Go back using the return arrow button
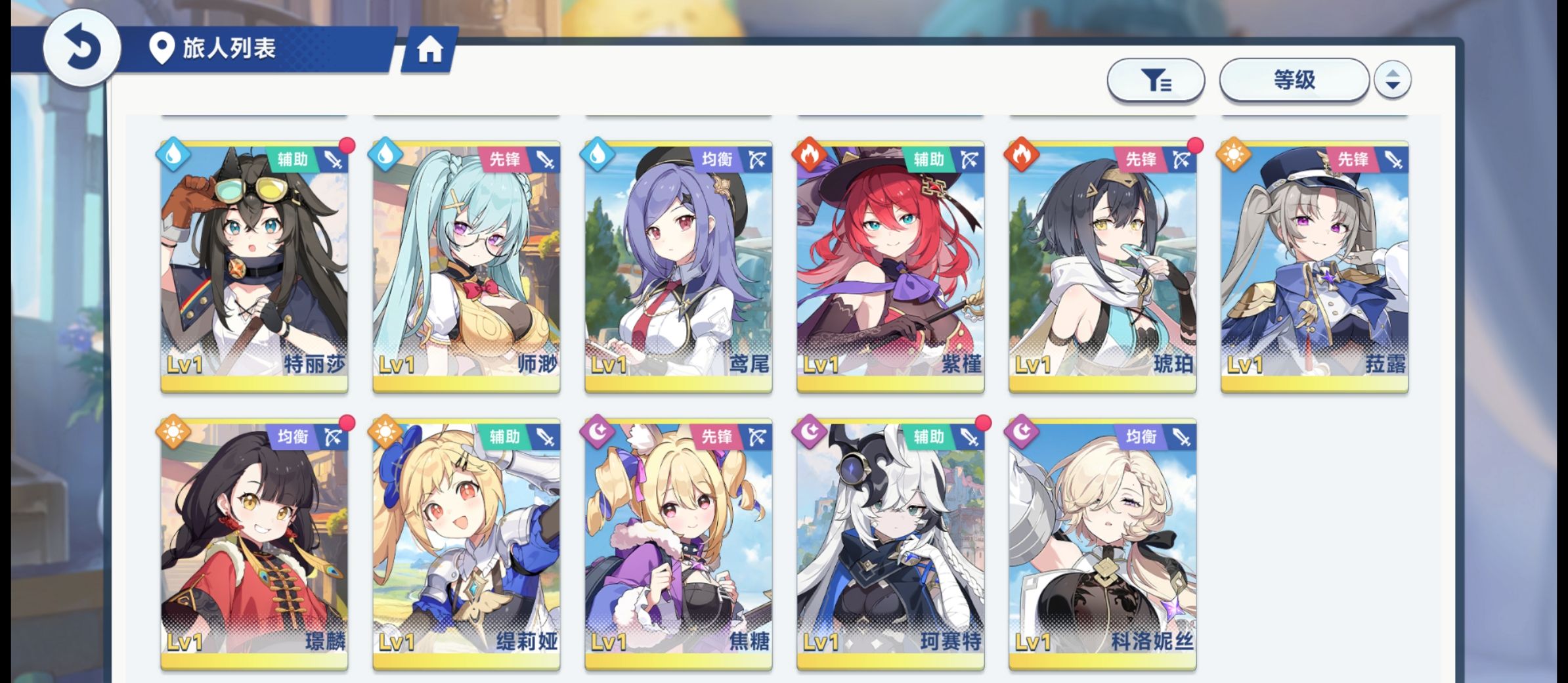 [81, 47]
